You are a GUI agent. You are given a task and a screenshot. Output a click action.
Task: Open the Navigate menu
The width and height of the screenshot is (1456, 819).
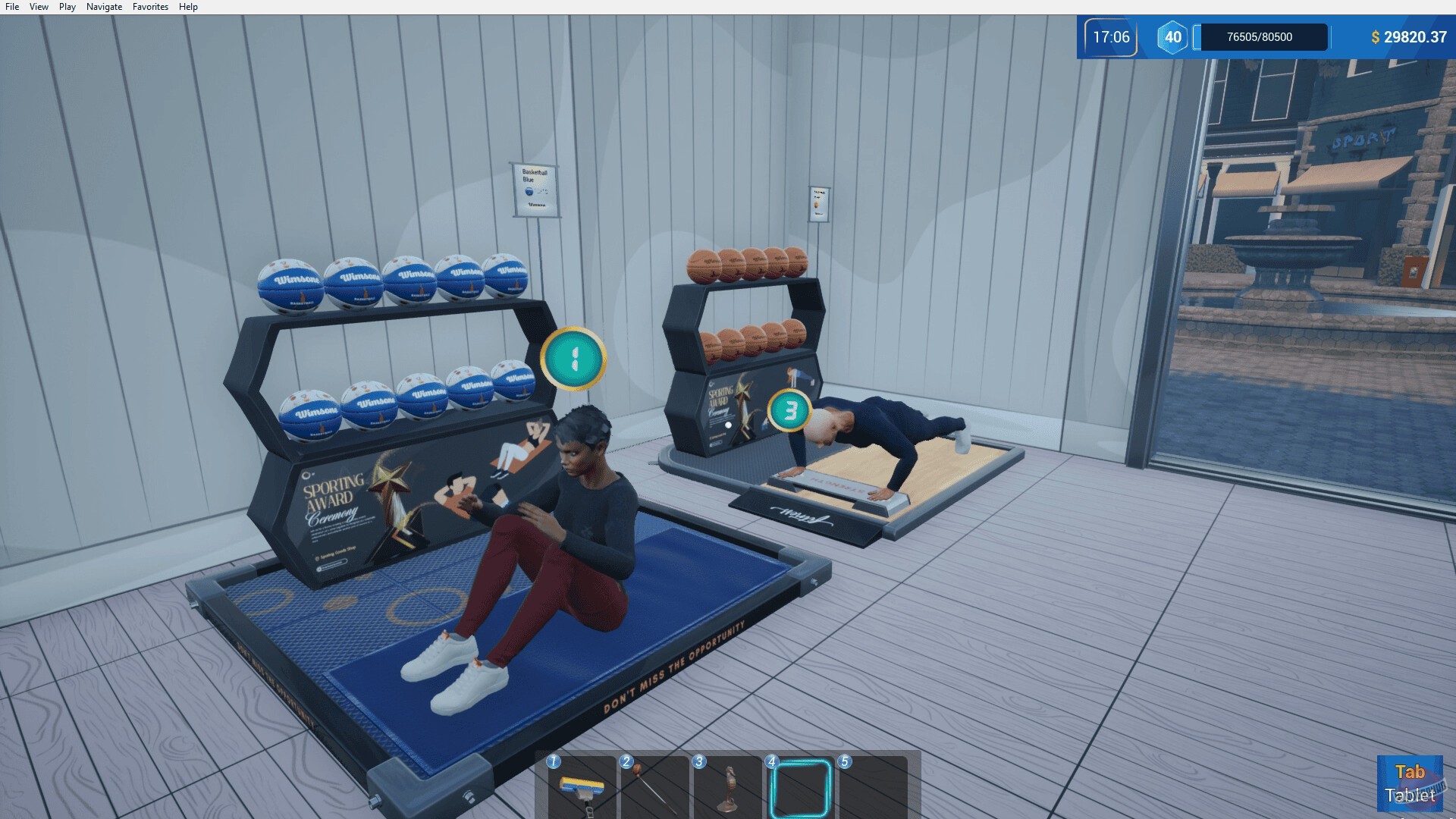pos(103,6)
